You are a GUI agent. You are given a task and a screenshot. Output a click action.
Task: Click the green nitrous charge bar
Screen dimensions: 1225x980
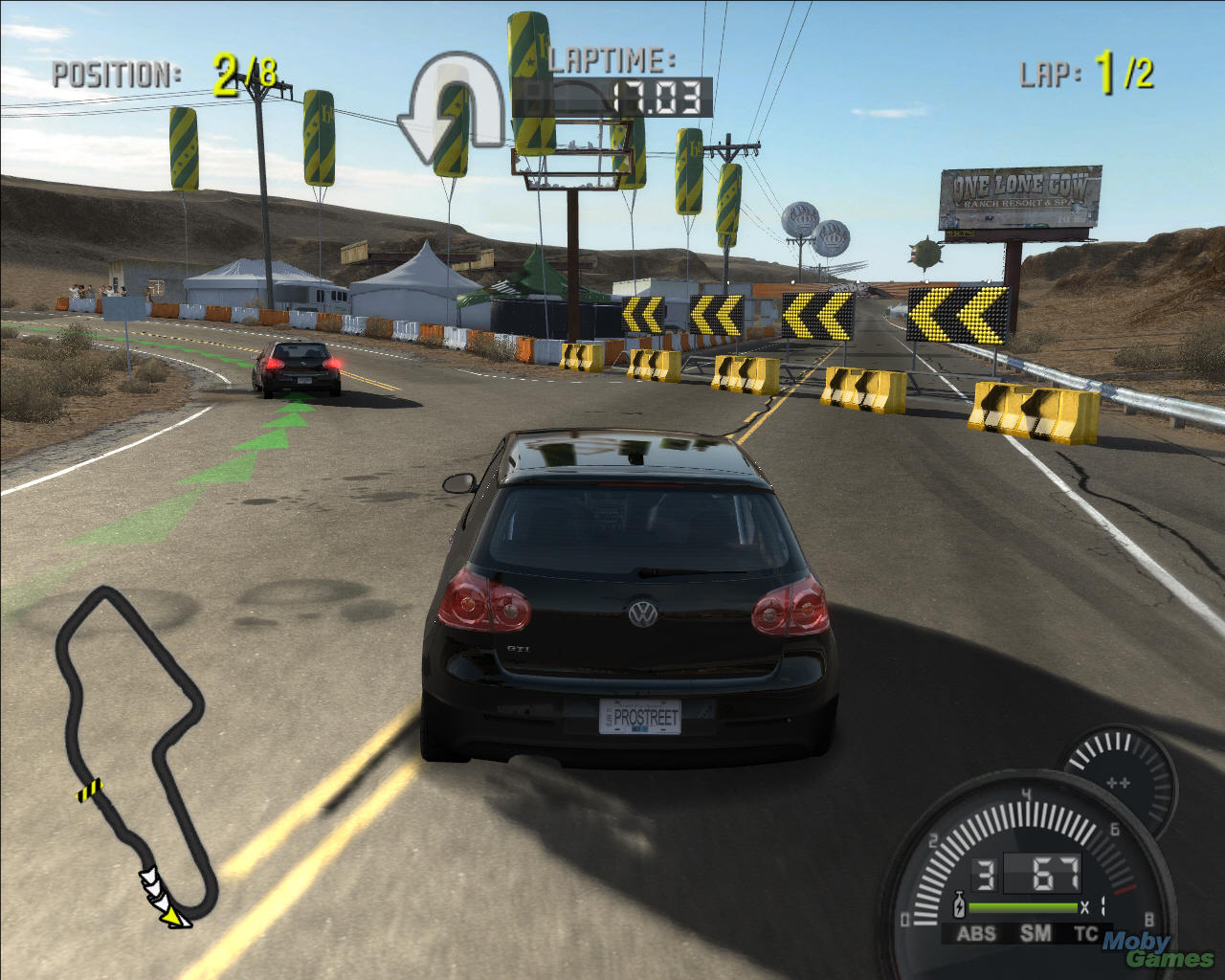[1023, 907]
